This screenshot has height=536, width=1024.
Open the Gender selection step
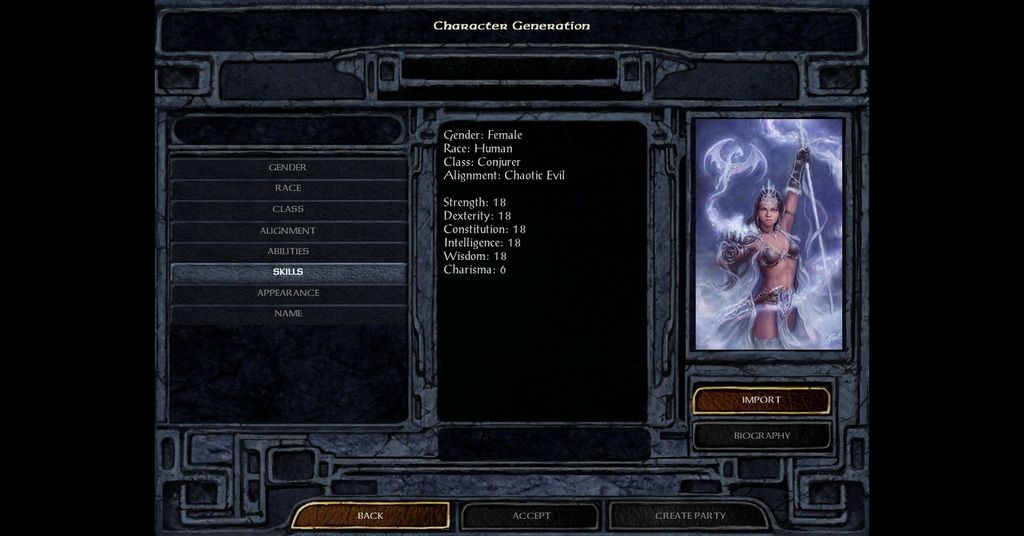coord(288,168)
